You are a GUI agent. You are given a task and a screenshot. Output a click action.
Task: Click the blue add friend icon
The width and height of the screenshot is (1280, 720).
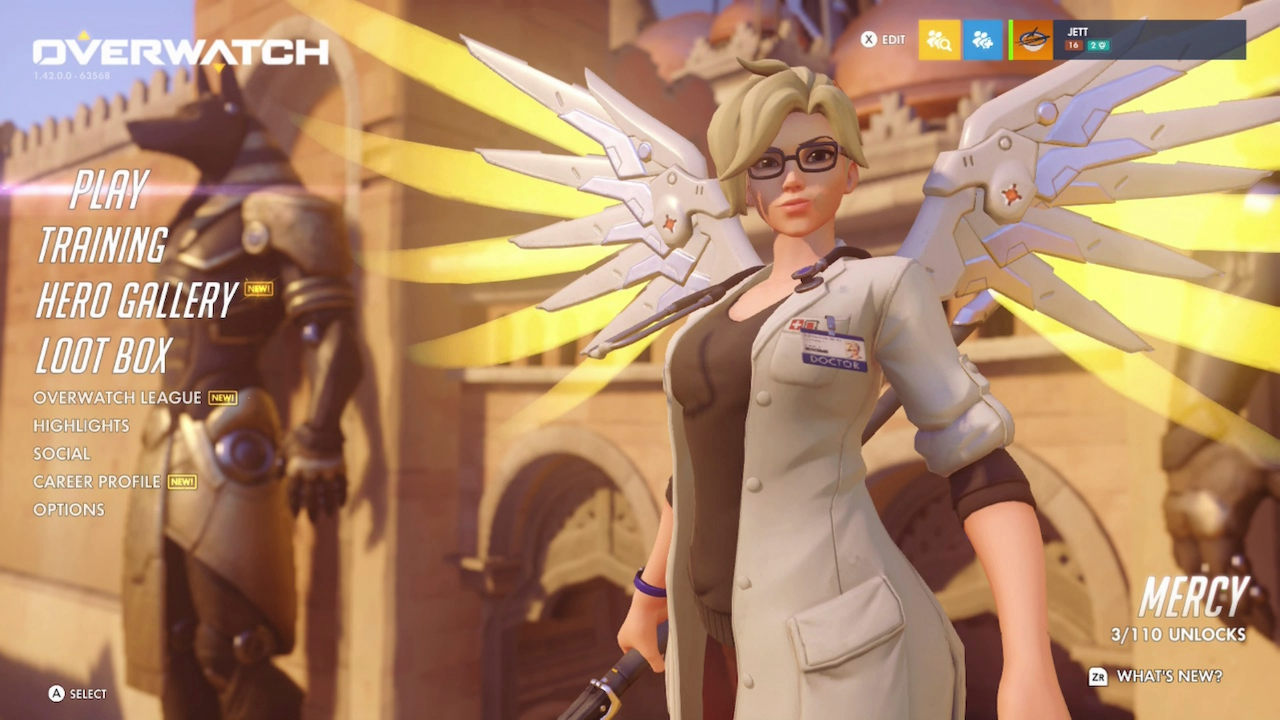point(983,40)
